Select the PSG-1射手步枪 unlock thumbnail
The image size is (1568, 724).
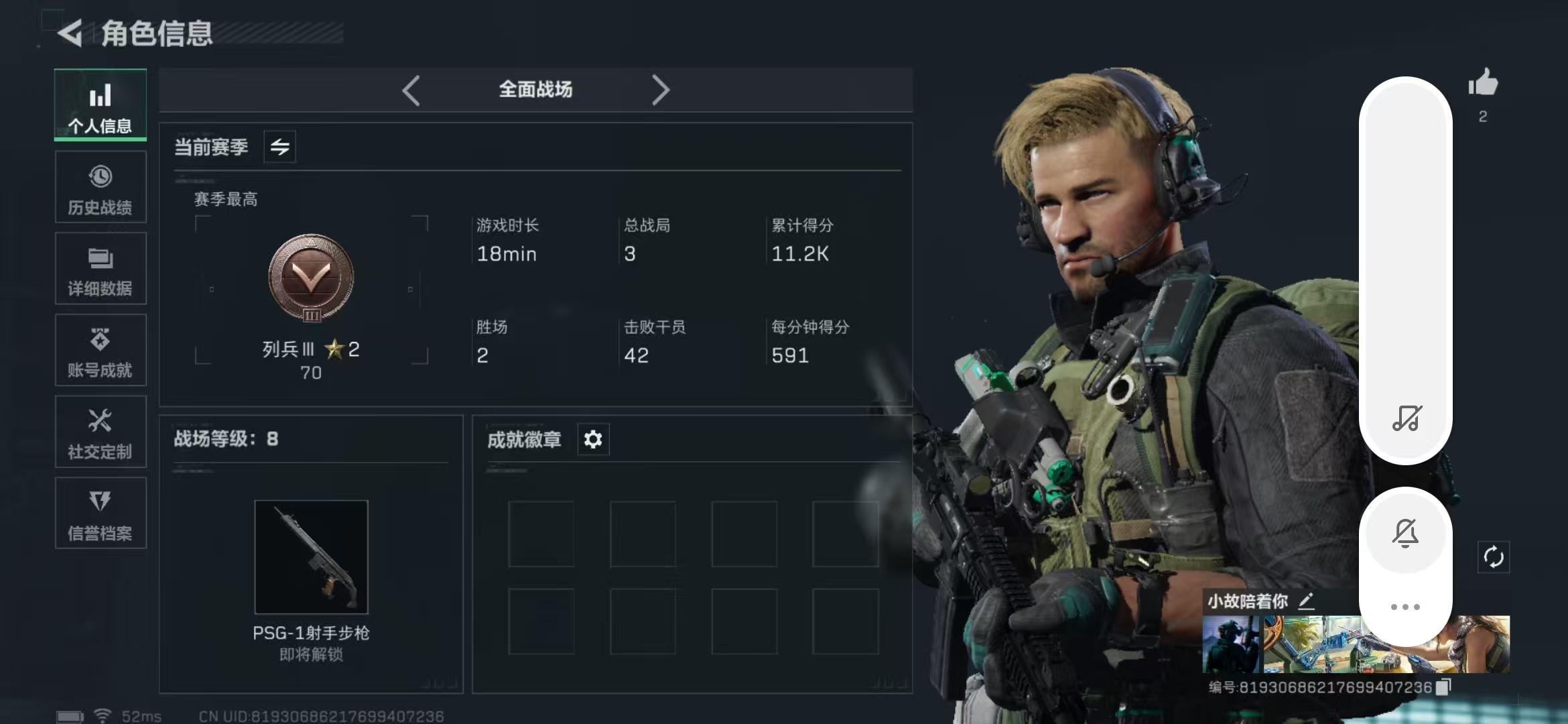click(312, 556)
